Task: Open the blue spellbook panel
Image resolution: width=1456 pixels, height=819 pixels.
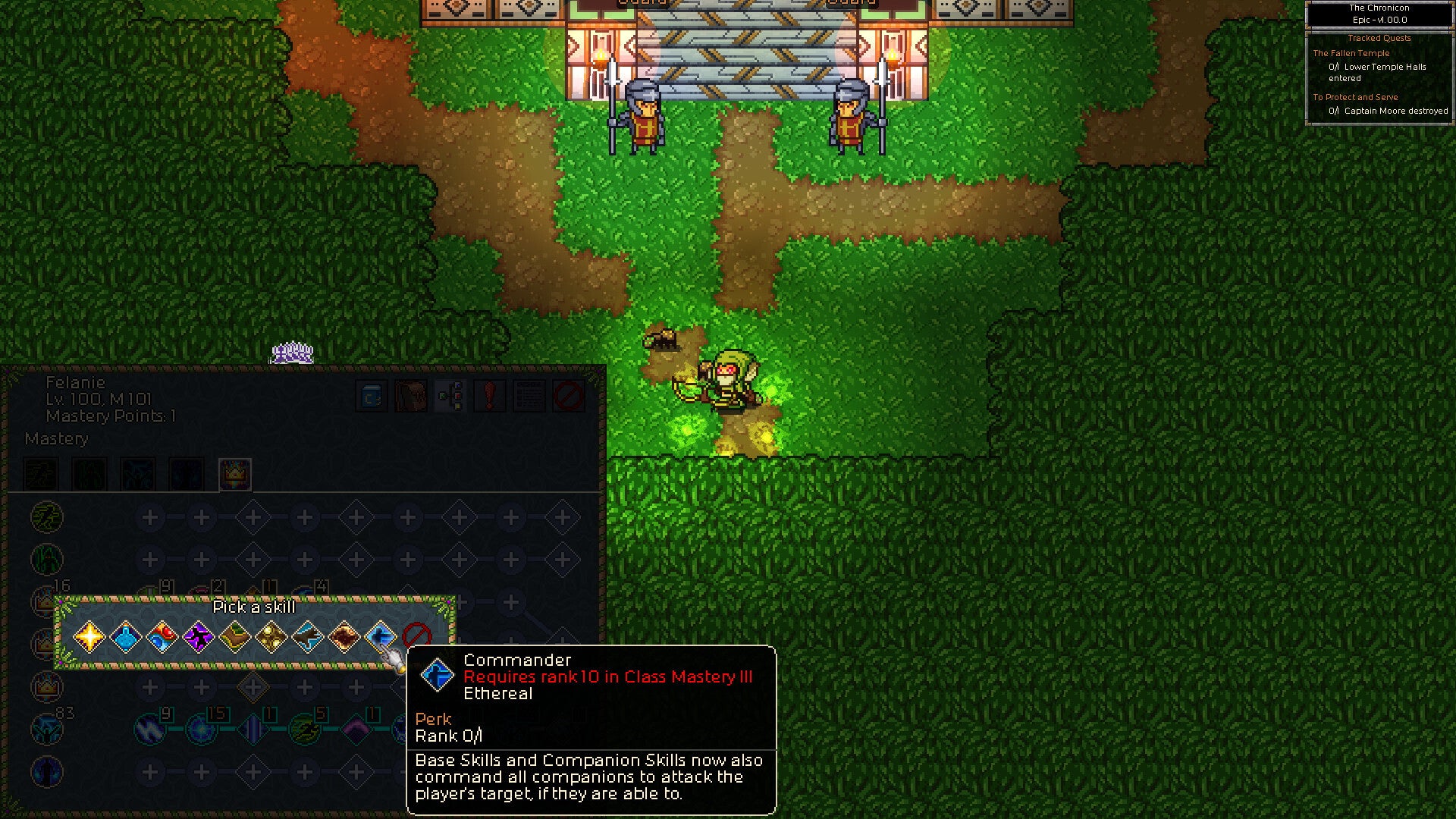Action: pyautogui.click(x=372, y=396)
